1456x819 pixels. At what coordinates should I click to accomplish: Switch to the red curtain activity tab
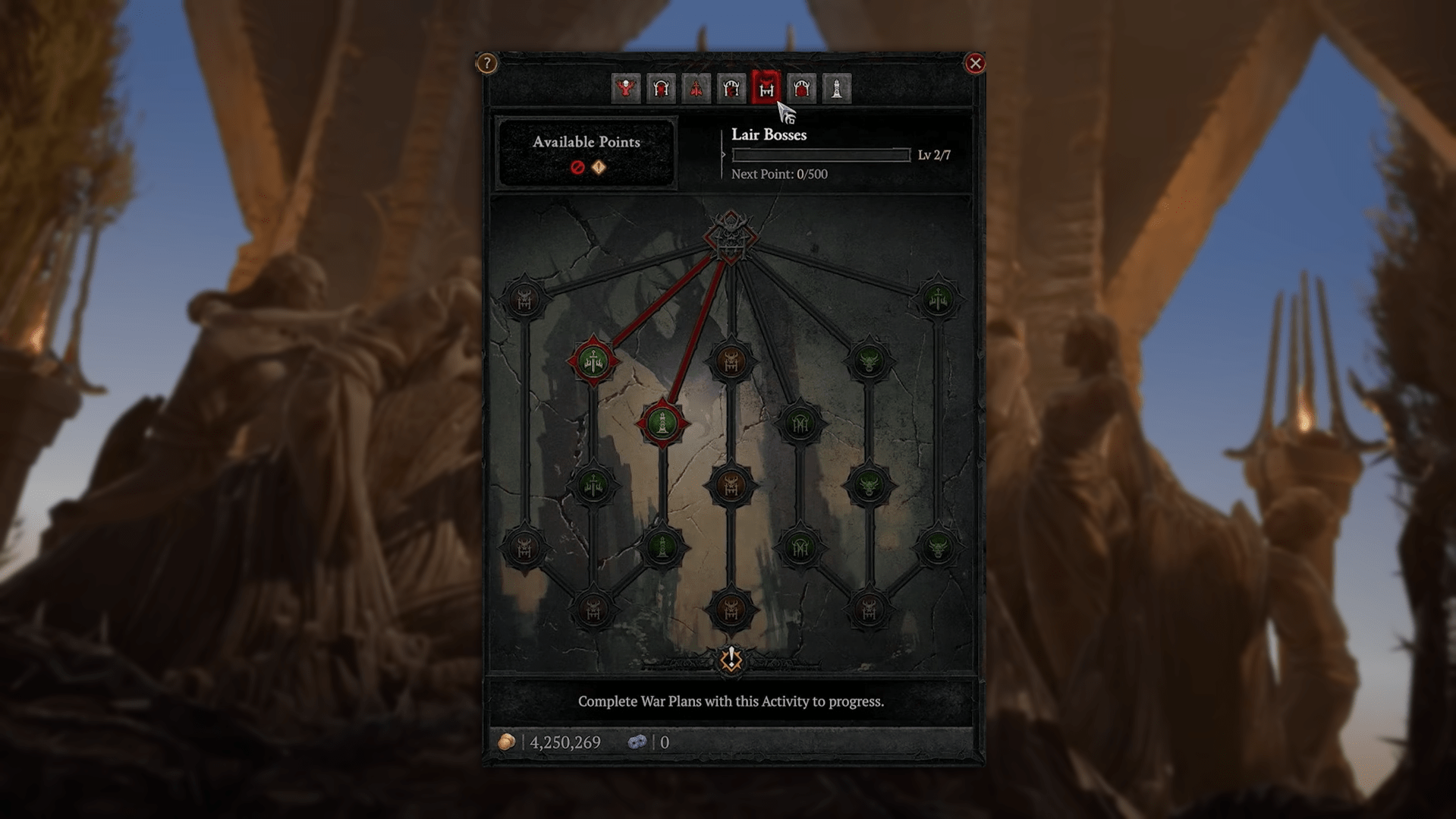[x=802, y=88]
